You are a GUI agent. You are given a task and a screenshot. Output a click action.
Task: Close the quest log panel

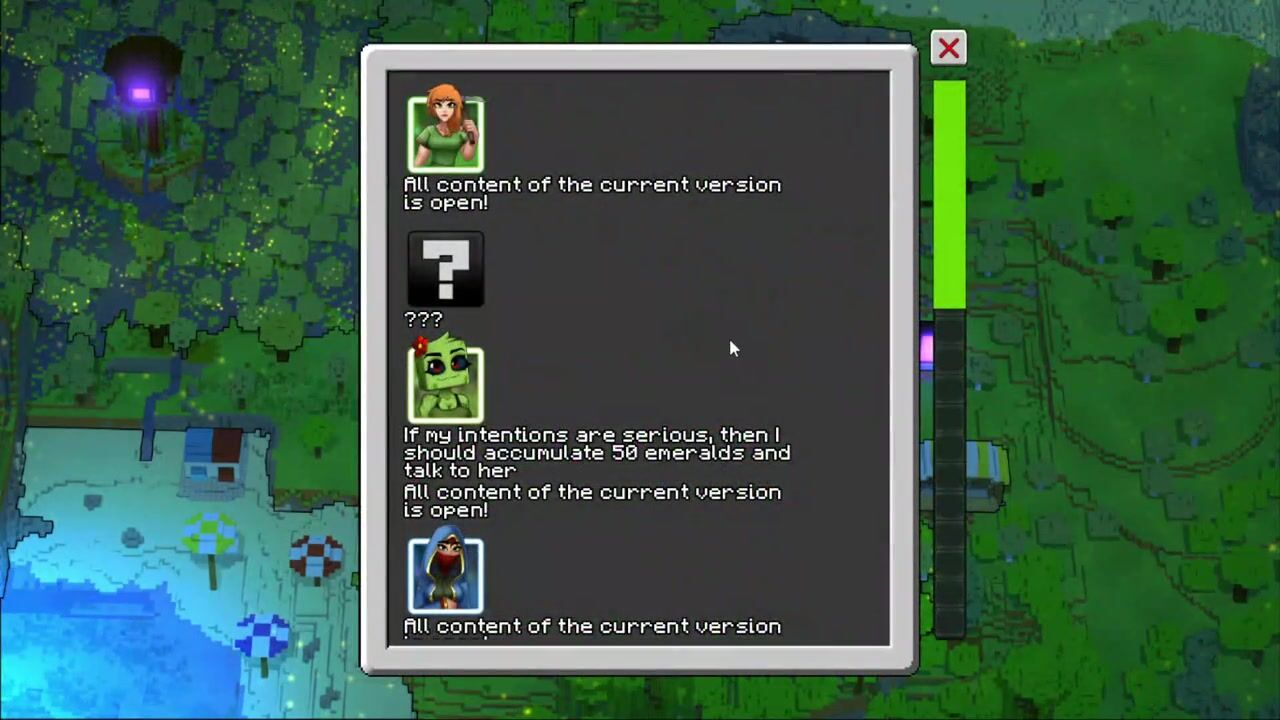(948, 48)
